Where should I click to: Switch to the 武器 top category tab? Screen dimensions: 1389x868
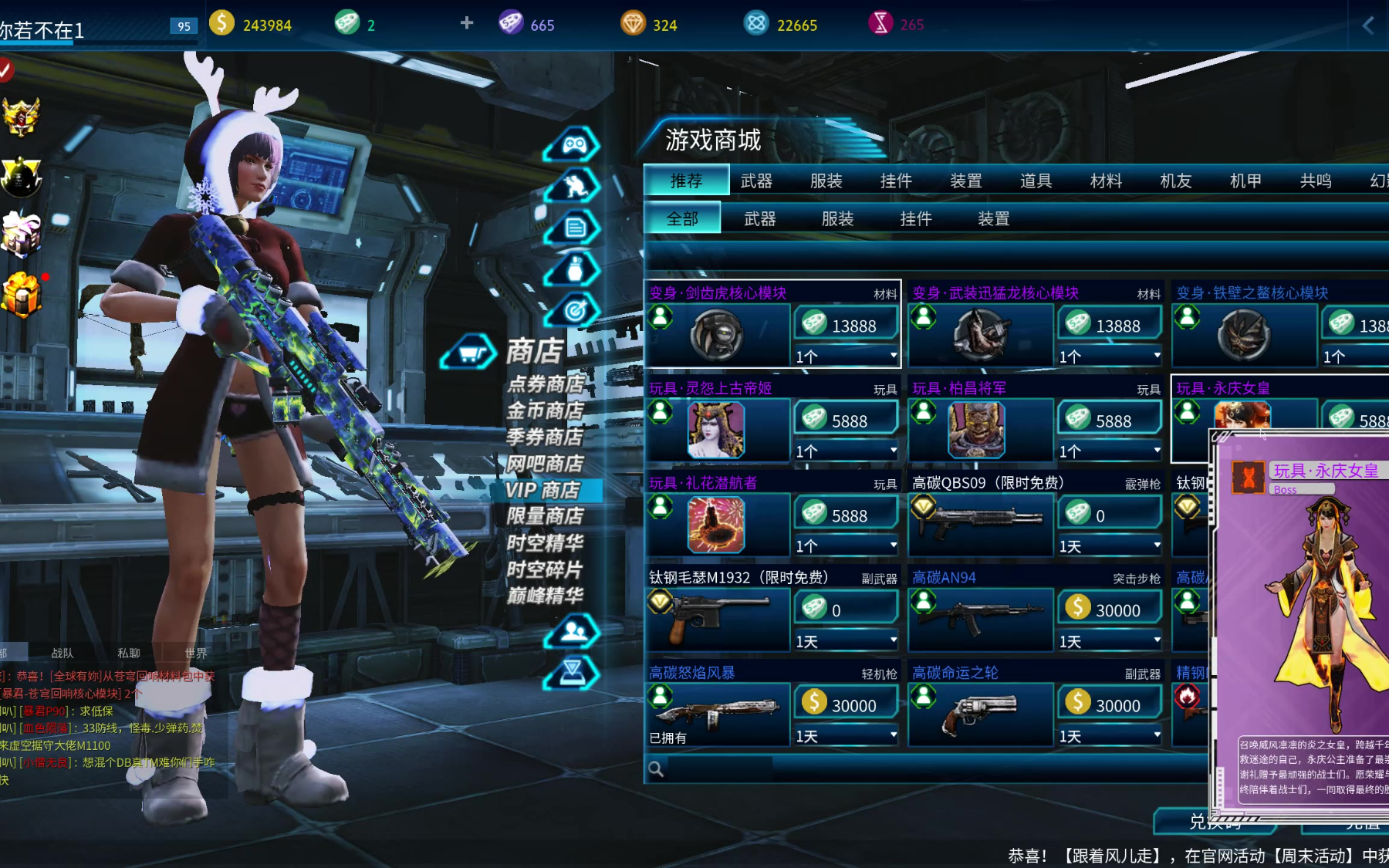click(755, 181)
